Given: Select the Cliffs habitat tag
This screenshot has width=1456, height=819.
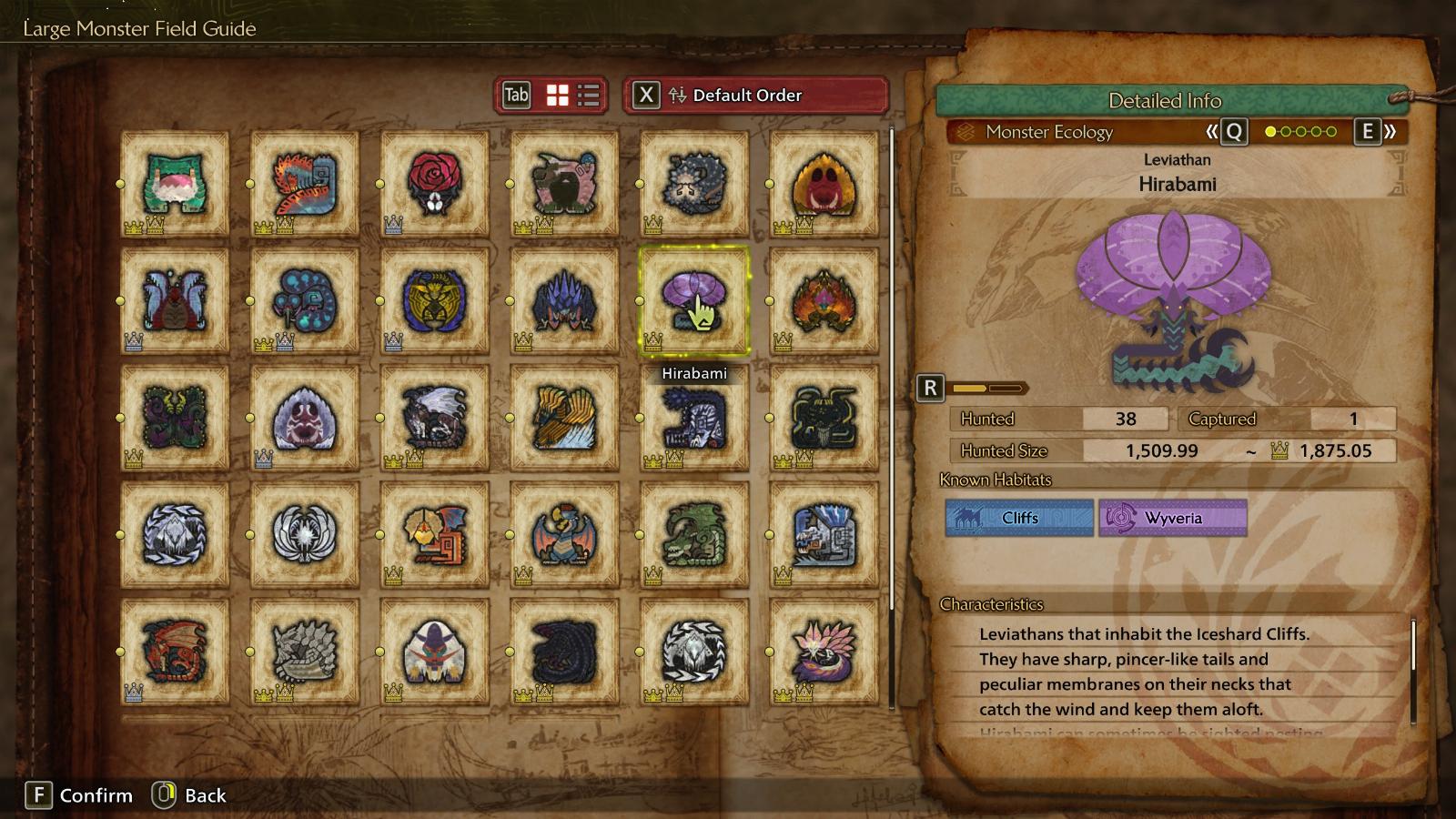Looking at the screenshot, I should [x=1019, y=518].
